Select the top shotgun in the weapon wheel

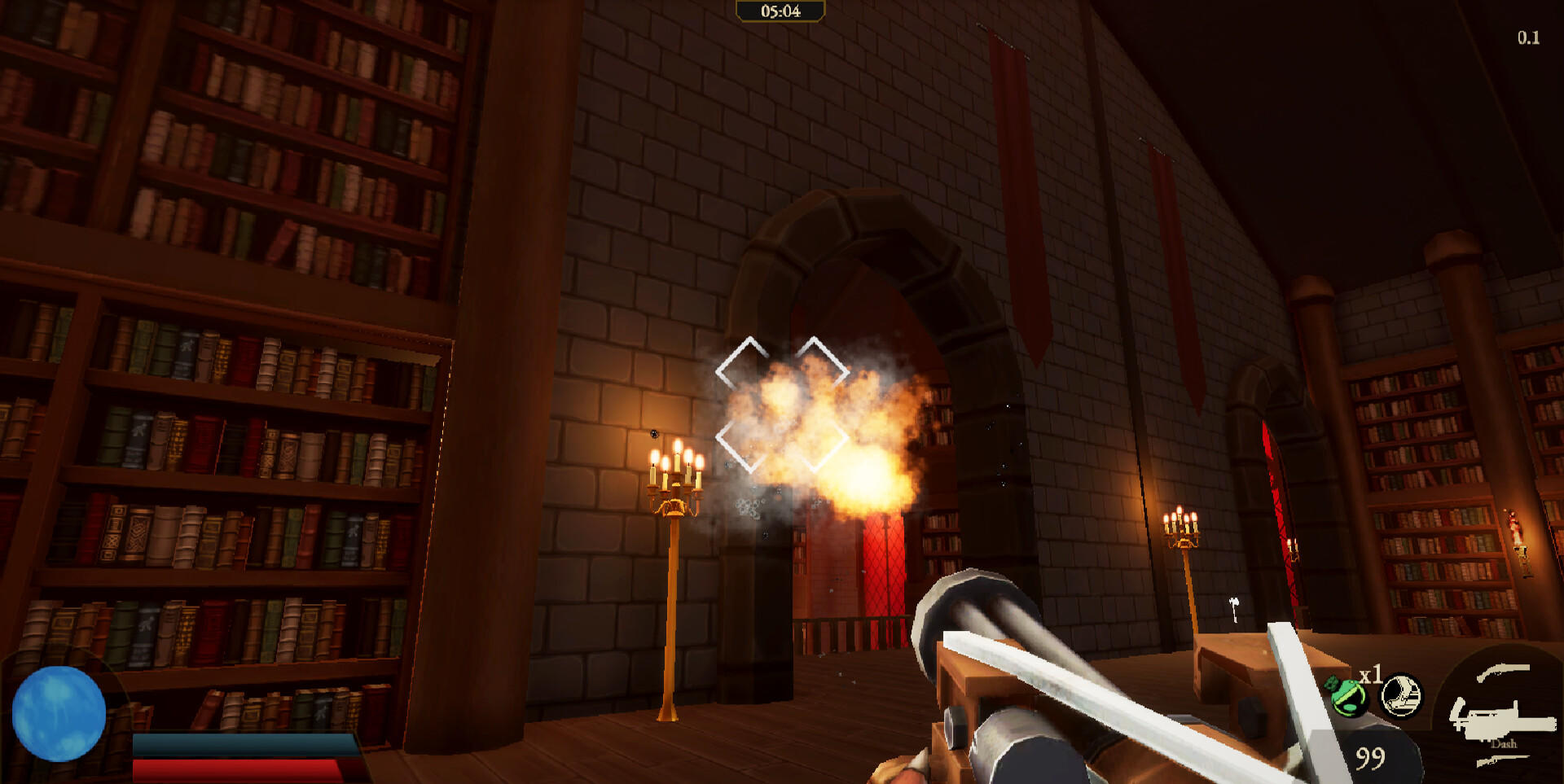1502,671
